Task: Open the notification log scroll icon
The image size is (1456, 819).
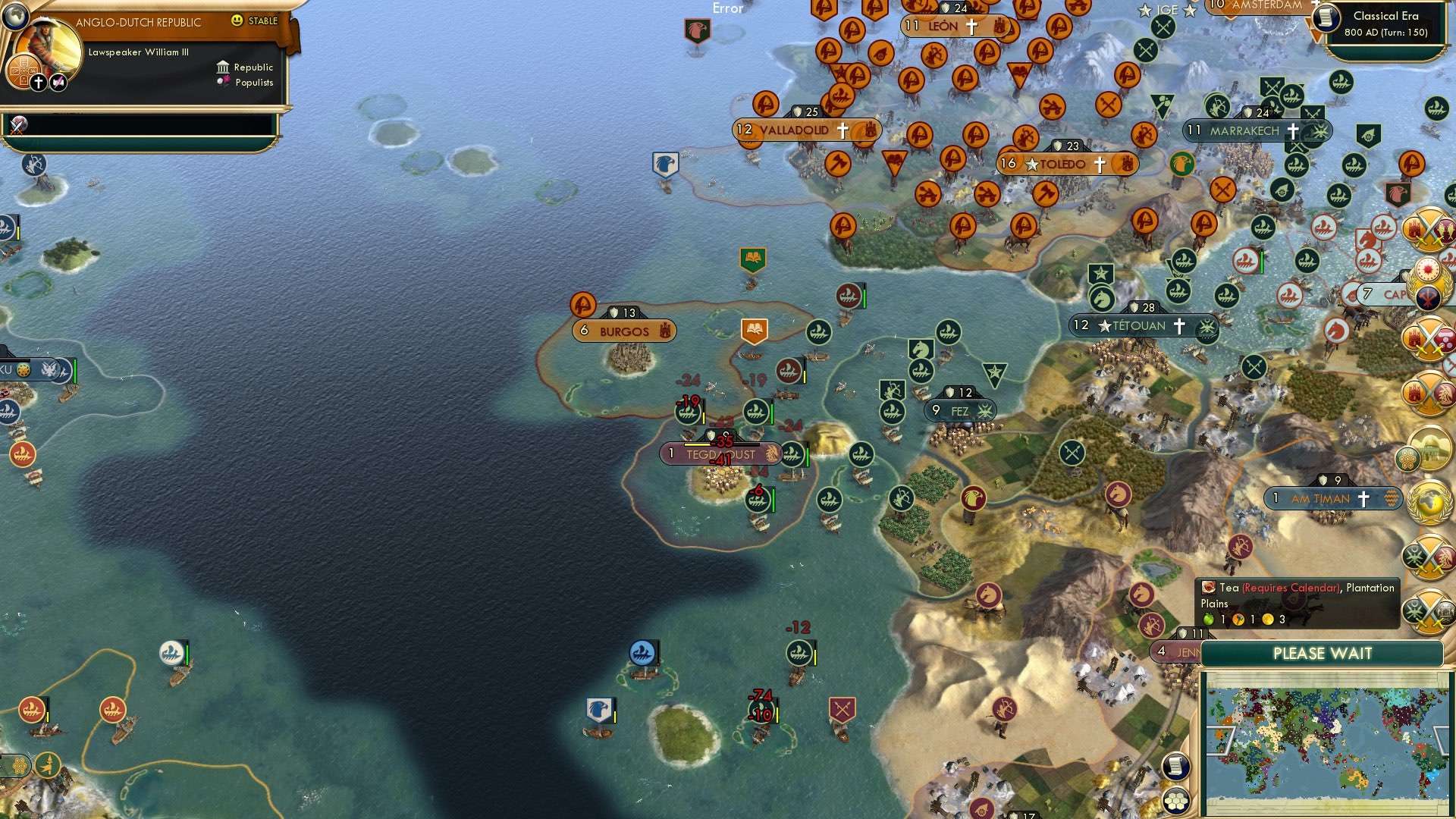Action: tap(1176, 766)
